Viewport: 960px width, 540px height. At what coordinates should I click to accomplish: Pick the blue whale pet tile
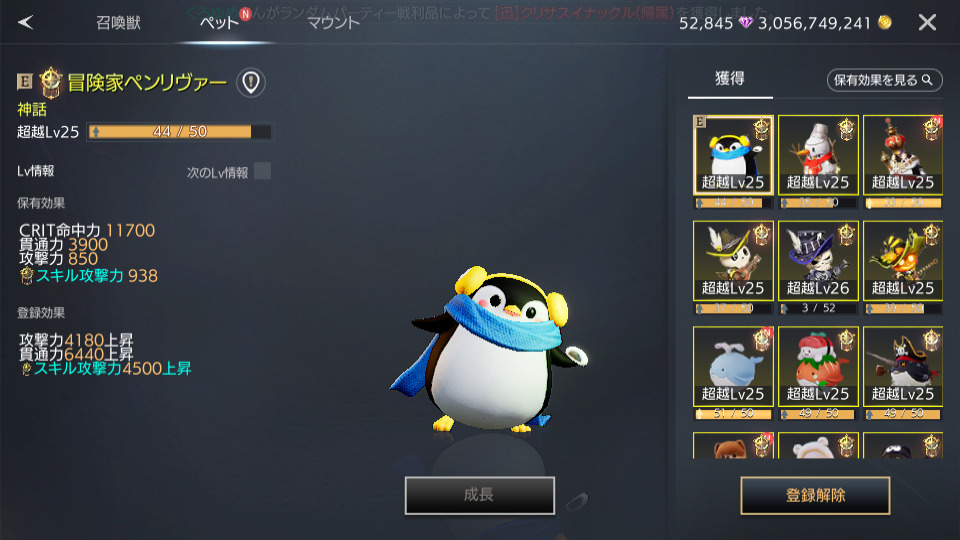(x=733, y=366)
